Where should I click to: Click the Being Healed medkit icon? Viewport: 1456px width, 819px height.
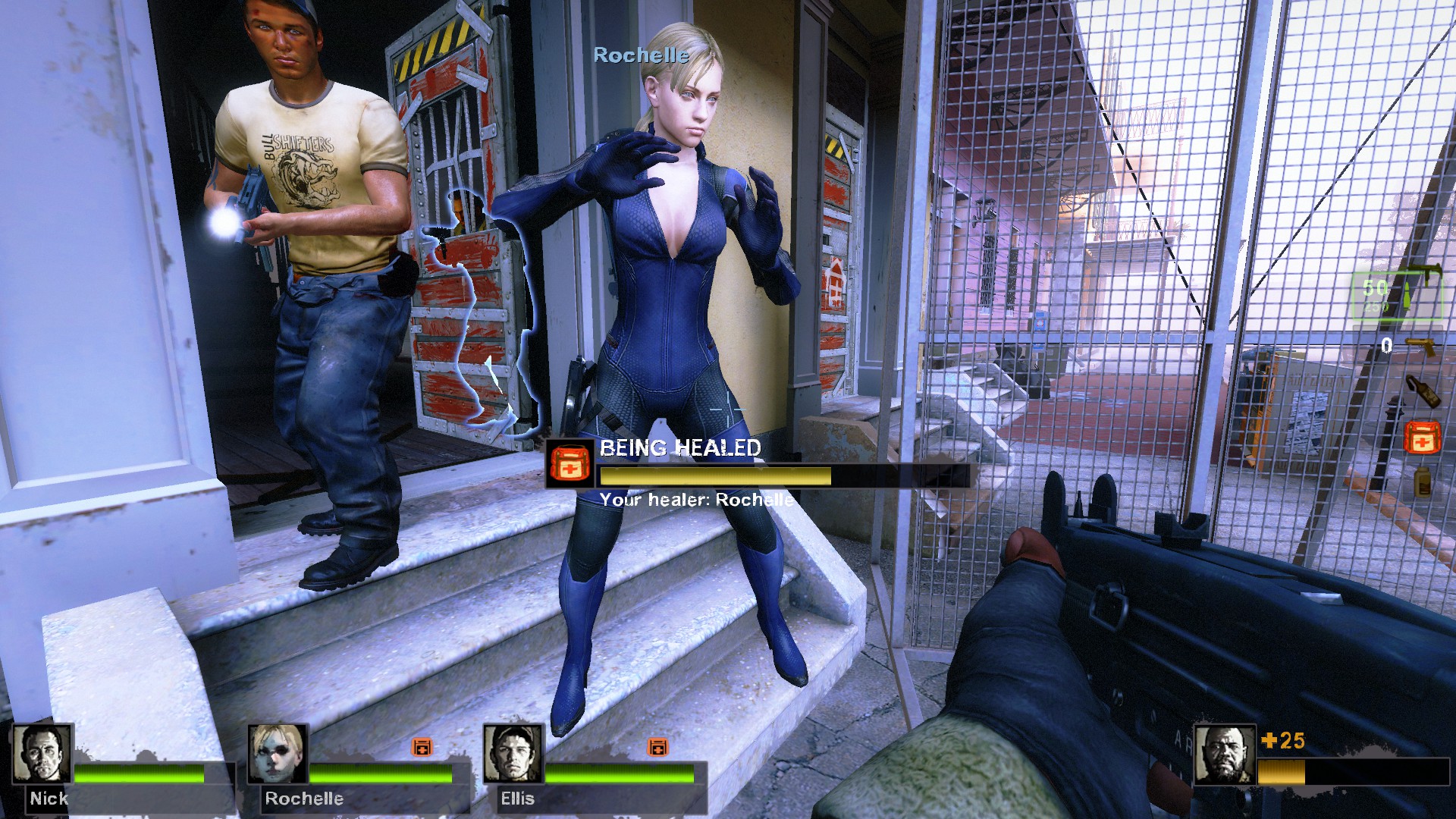570,463
